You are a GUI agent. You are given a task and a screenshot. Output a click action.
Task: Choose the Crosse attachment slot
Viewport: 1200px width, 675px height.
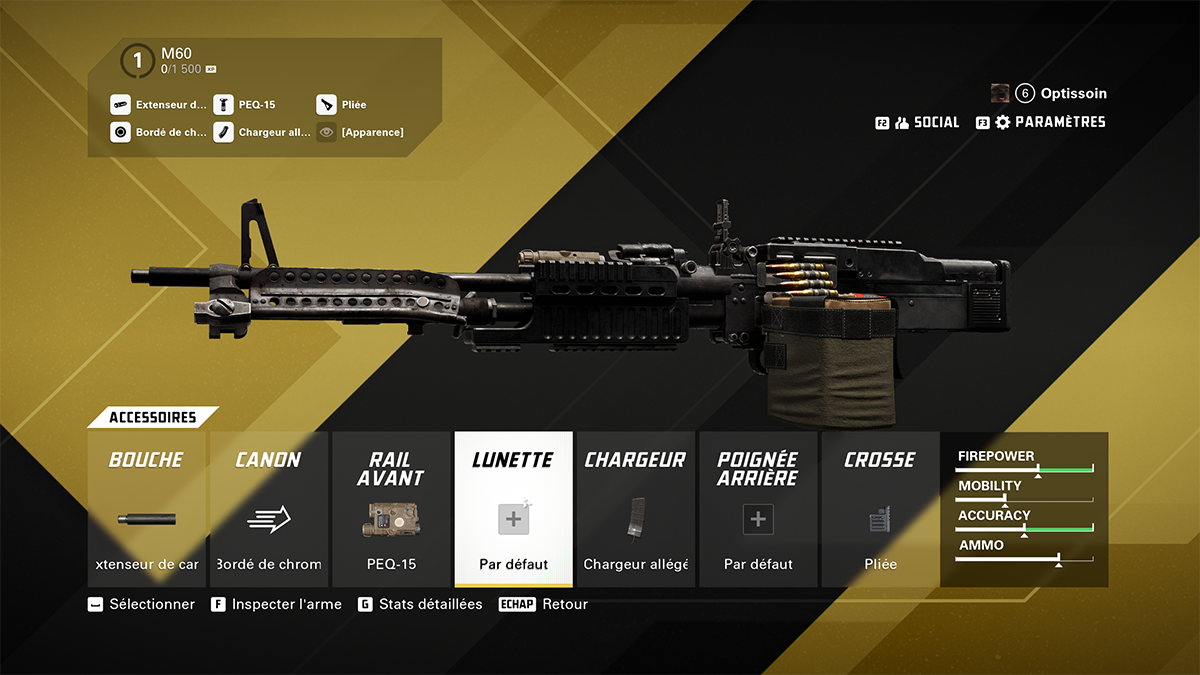(879, 509)
